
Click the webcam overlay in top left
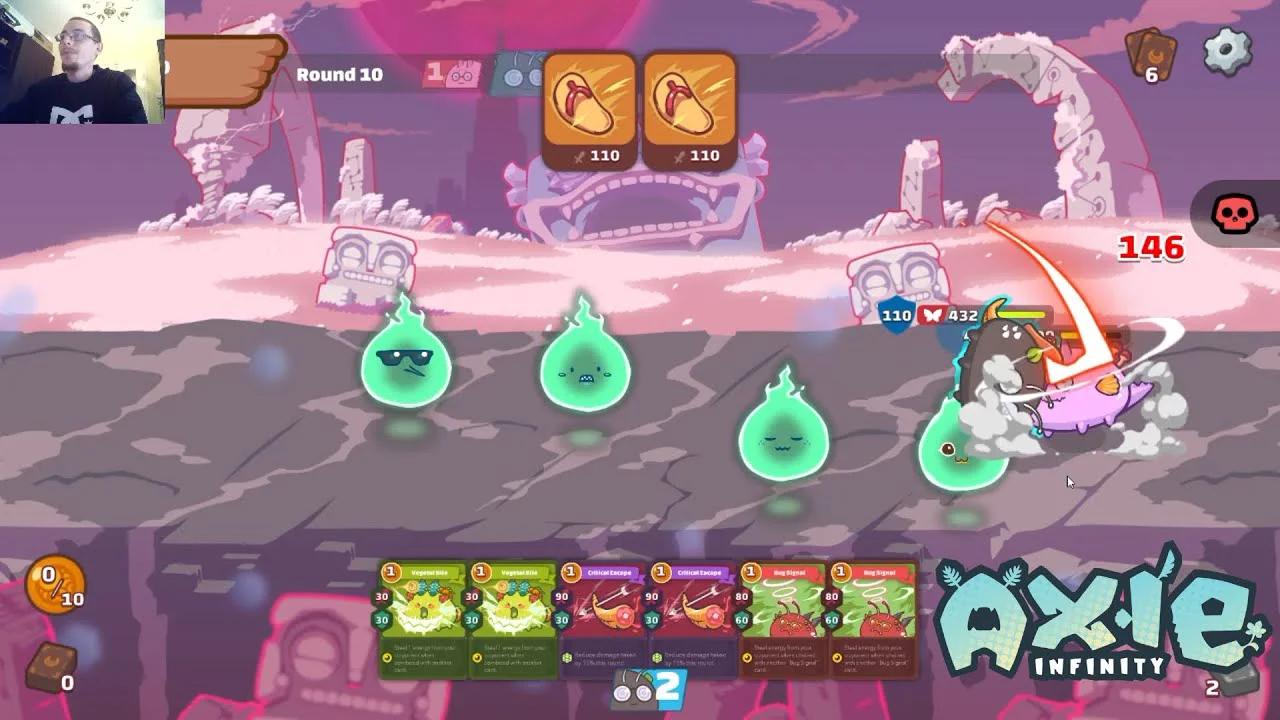tap(80, 60)
